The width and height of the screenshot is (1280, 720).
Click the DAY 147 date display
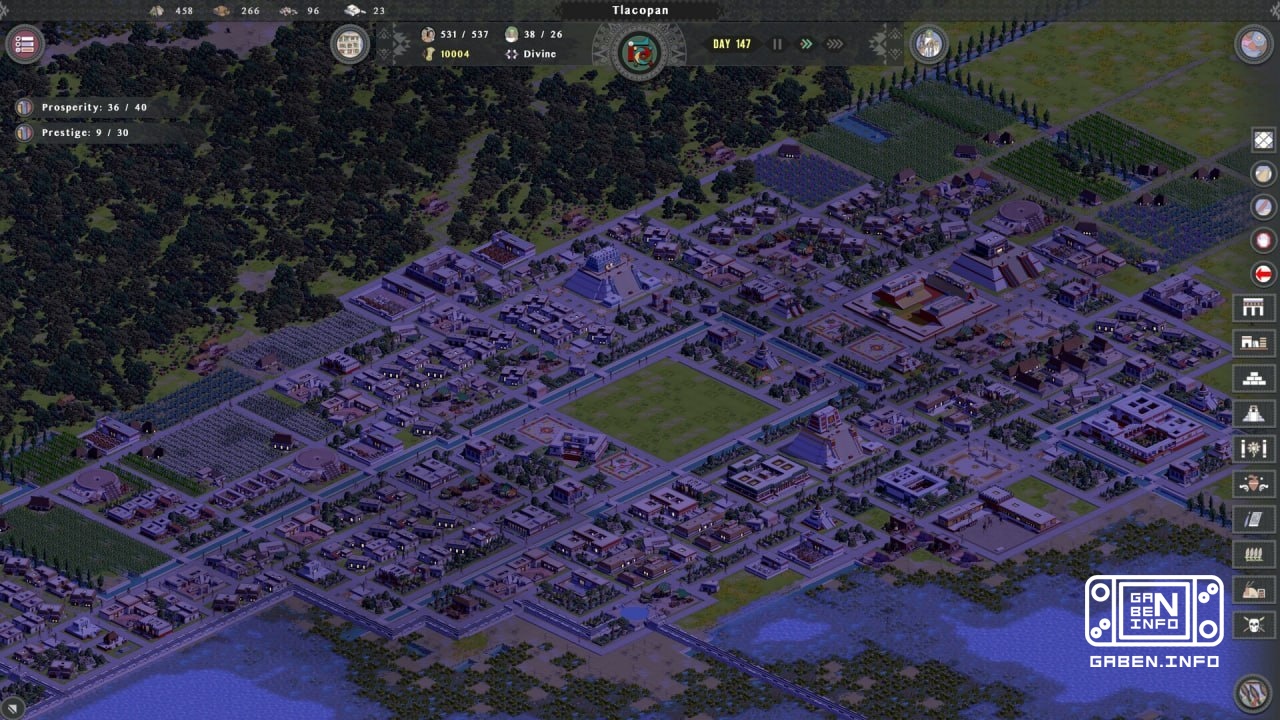tap(731, 44)
